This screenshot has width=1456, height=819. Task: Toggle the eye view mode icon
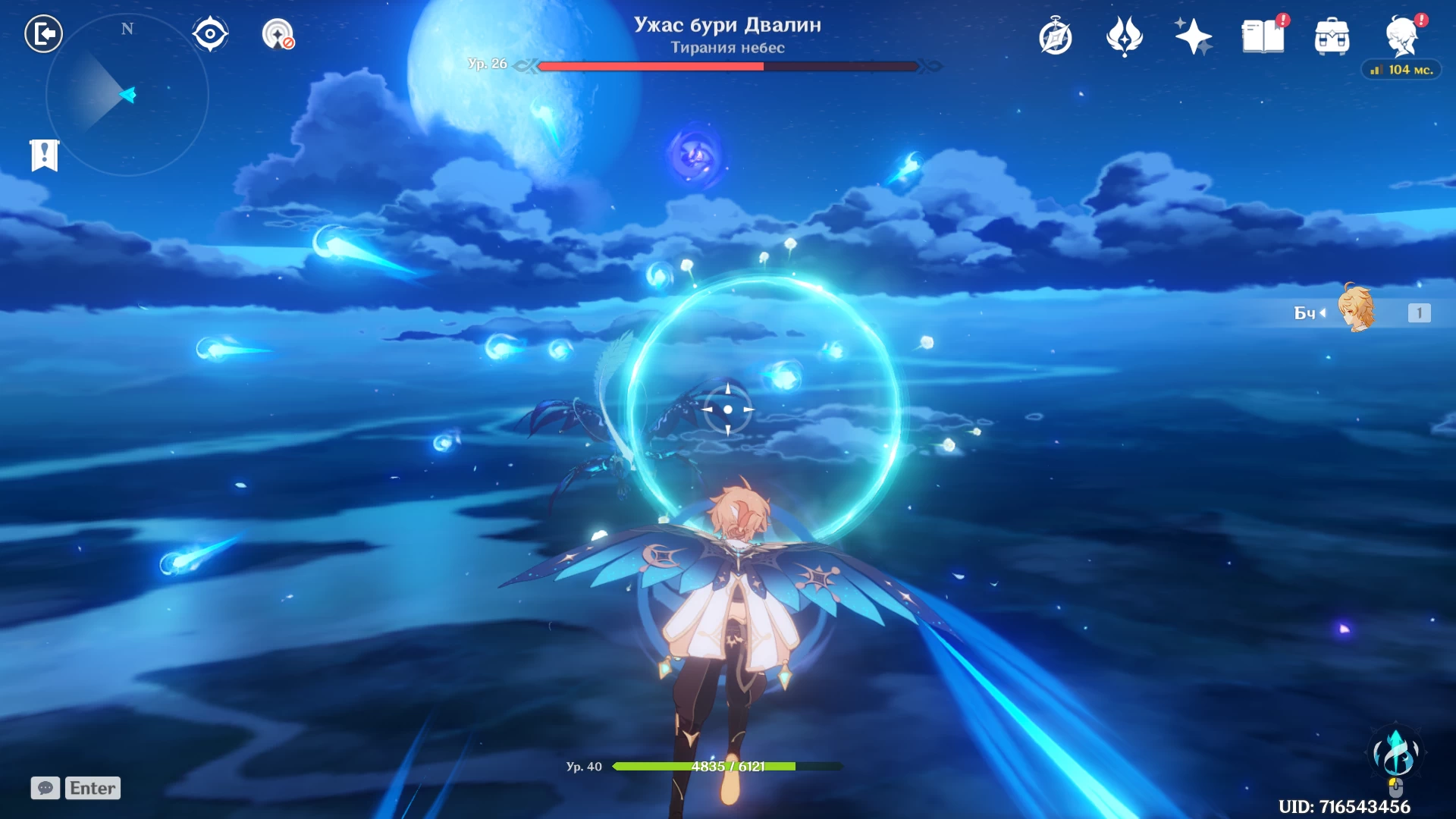pos(210,34)
